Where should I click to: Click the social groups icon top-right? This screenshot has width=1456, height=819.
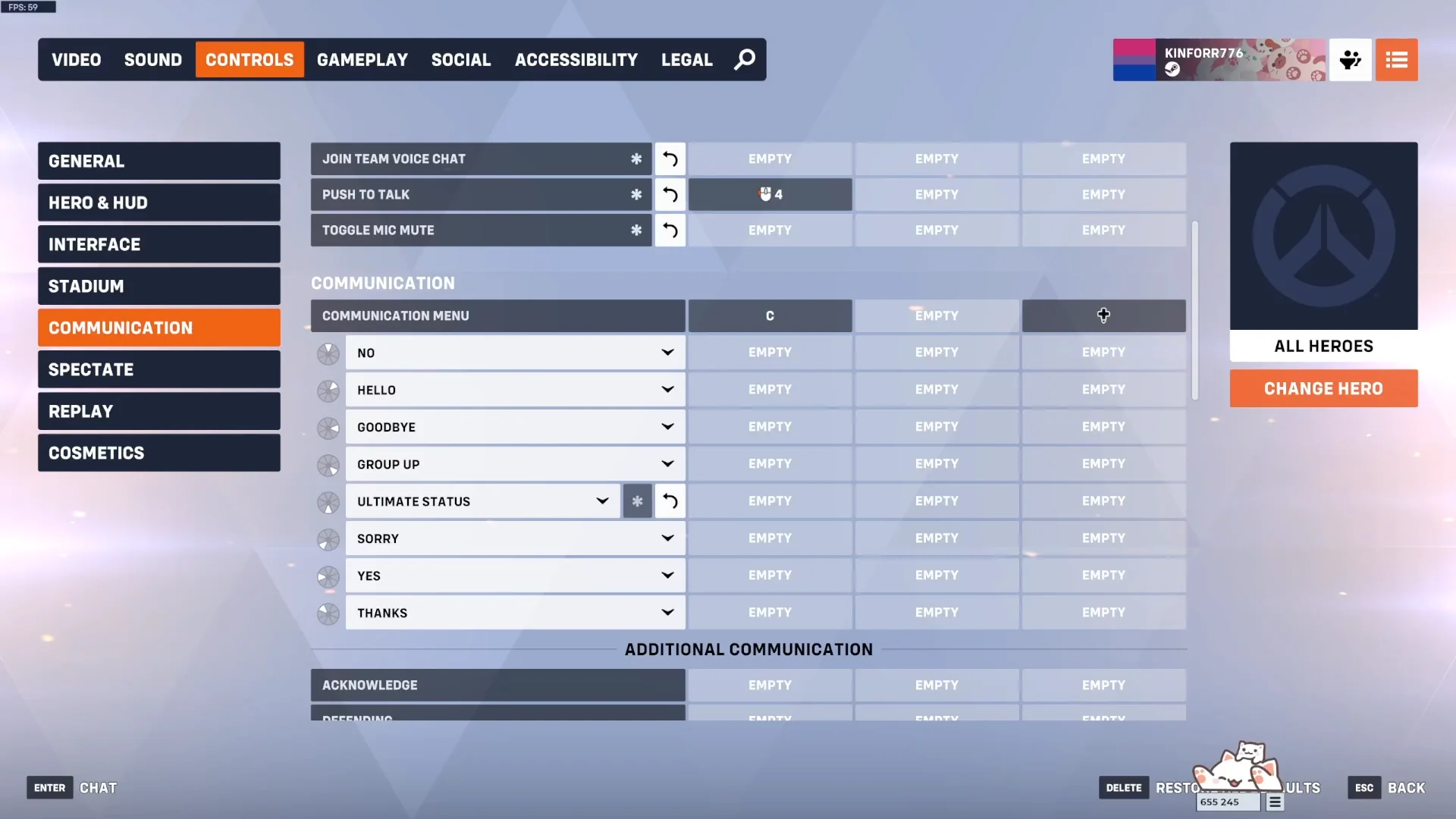click(x=1351, y=60)
